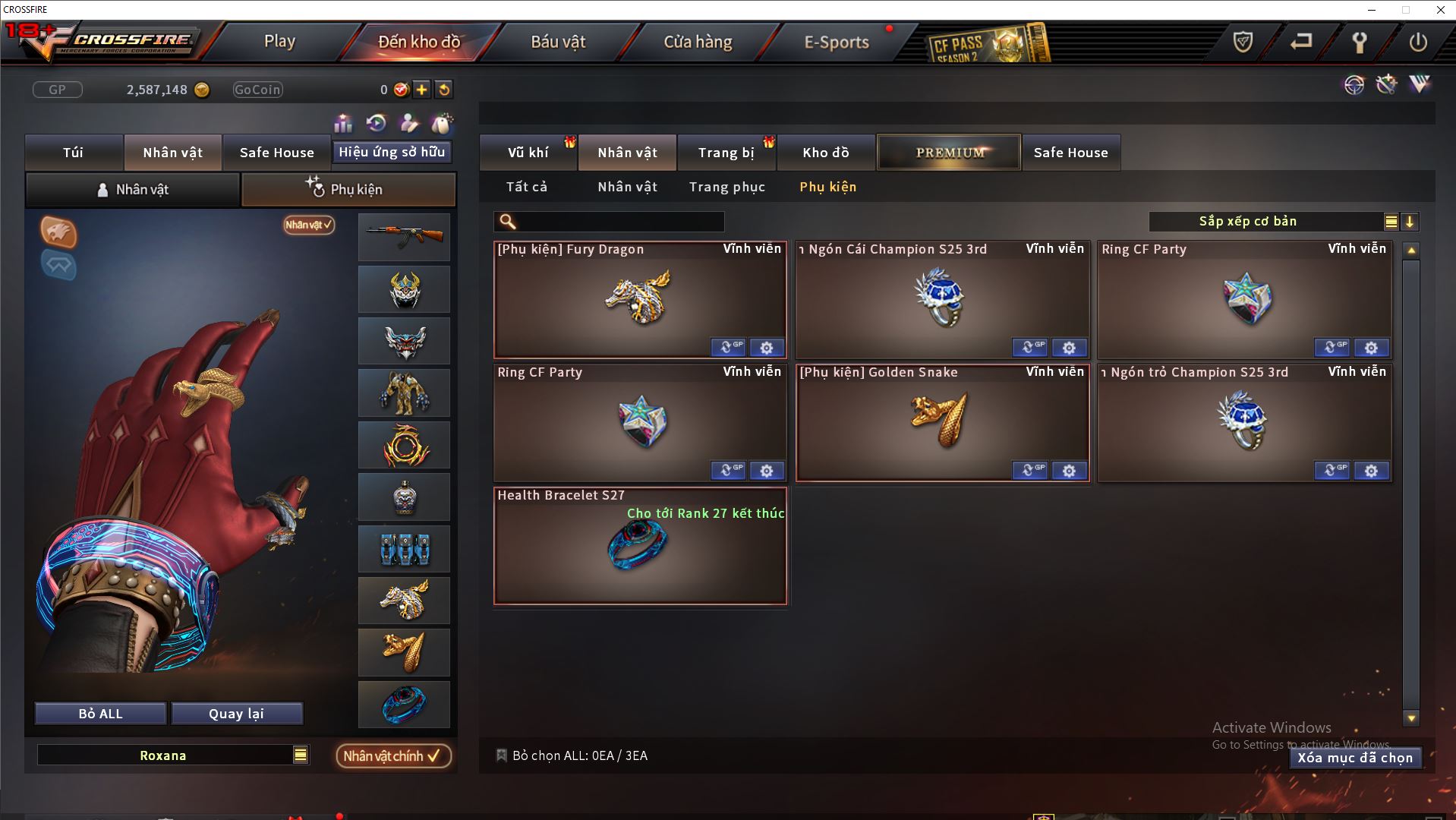The width and height of the screenshot is (1456, 820).
Task: Pick the Health Bracelet S27 item
Action: click(x=640, y=545)
